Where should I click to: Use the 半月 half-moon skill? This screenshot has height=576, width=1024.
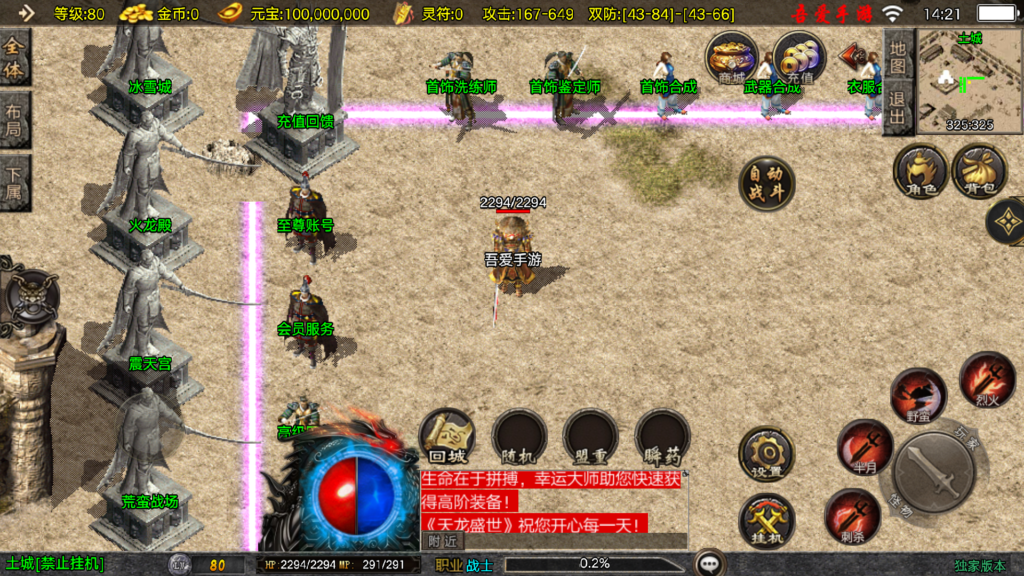(x=865, y=446)
